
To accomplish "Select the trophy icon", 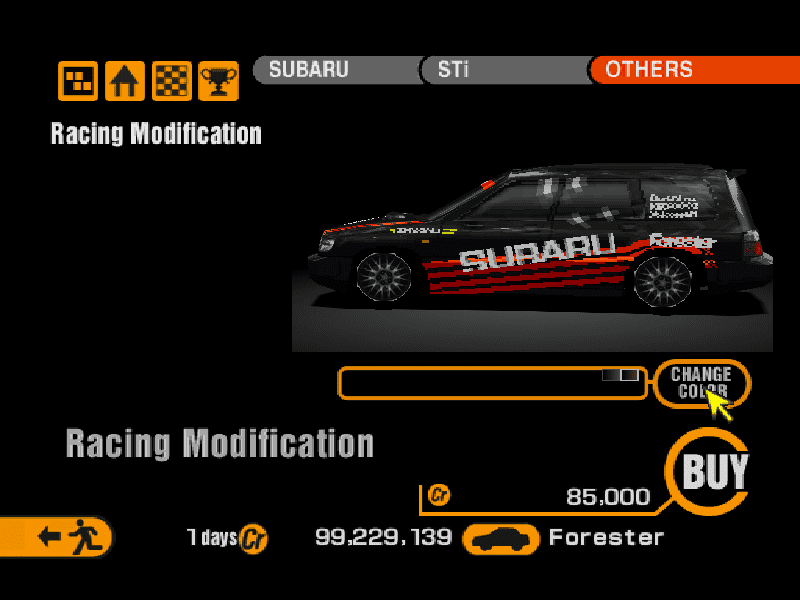I will 218,81.
